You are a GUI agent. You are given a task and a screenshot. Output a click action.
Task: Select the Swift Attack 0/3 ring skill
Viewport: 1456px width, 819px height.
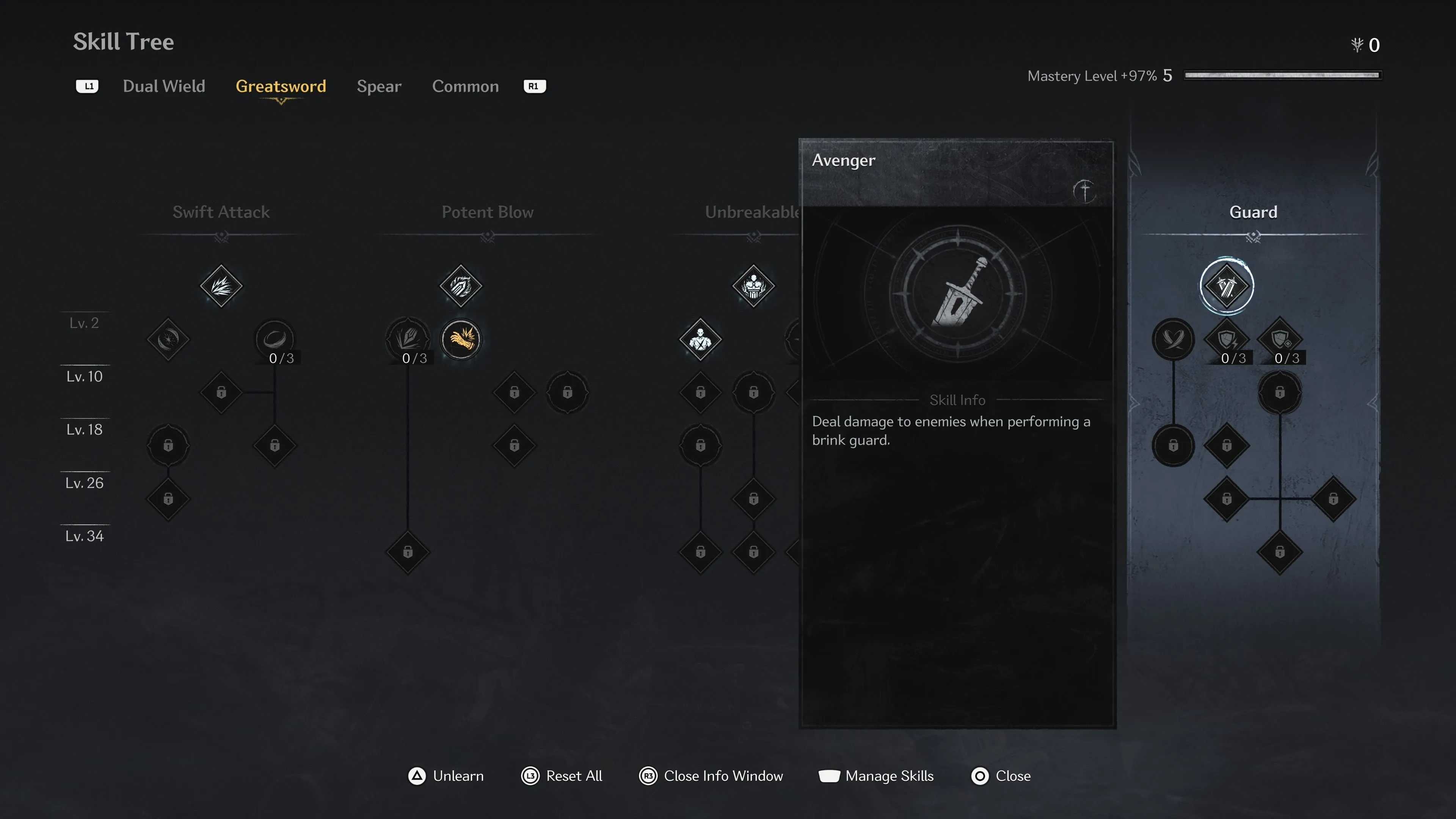click(275, 339)
